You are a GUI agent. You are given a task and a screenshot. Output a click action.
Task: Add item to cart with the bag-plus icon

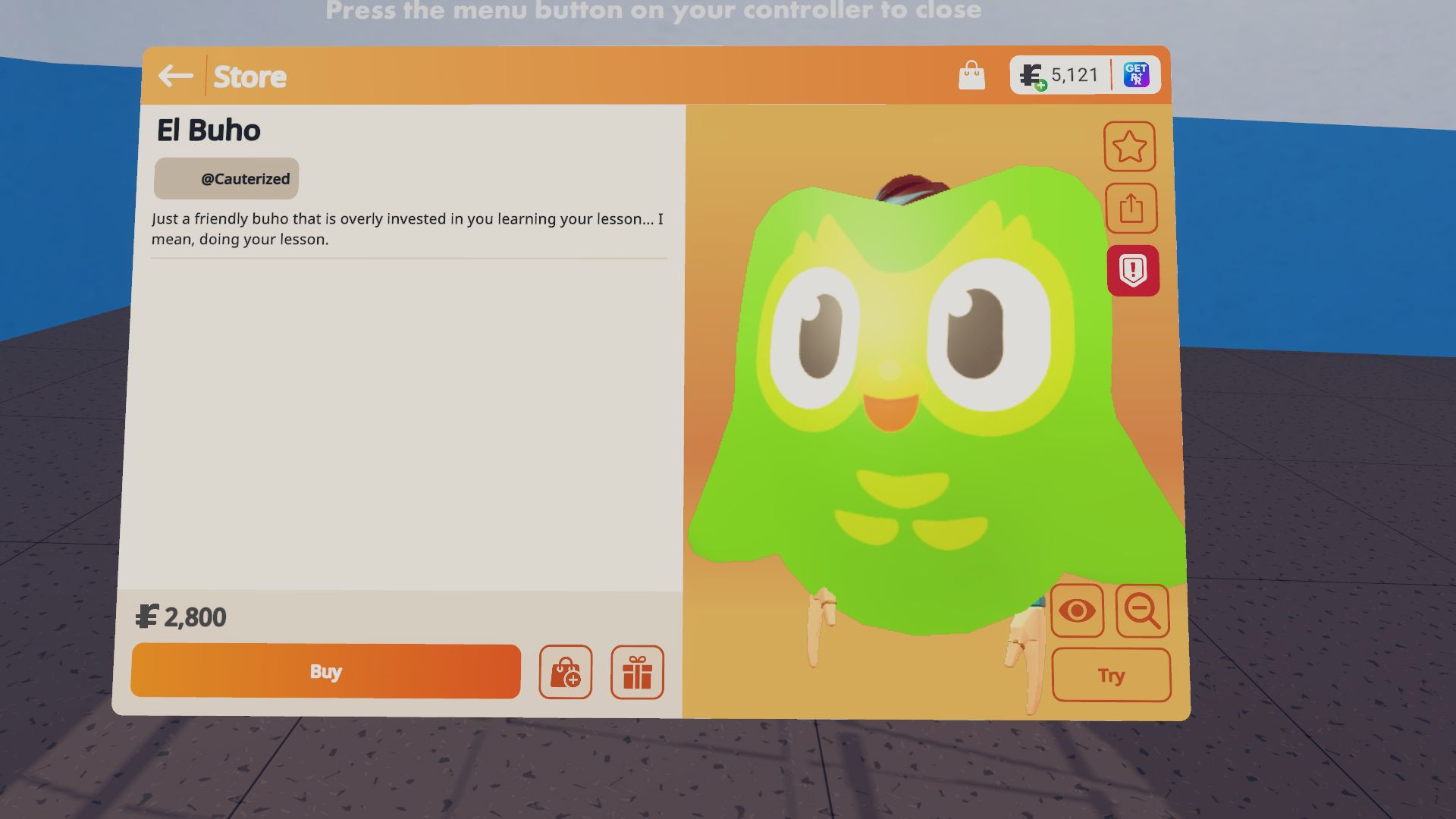tap(565, 672)
